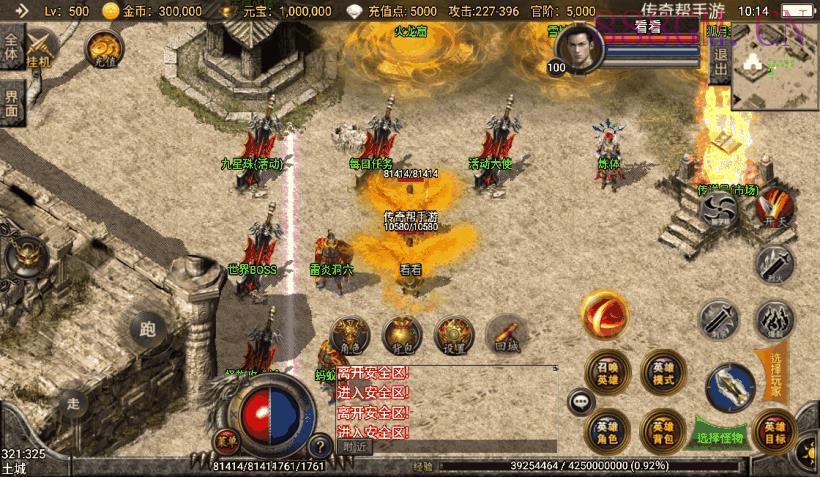820x477 pixels.
Task: Open the 充值 recharge shop icon
Action: click(104, 47)
